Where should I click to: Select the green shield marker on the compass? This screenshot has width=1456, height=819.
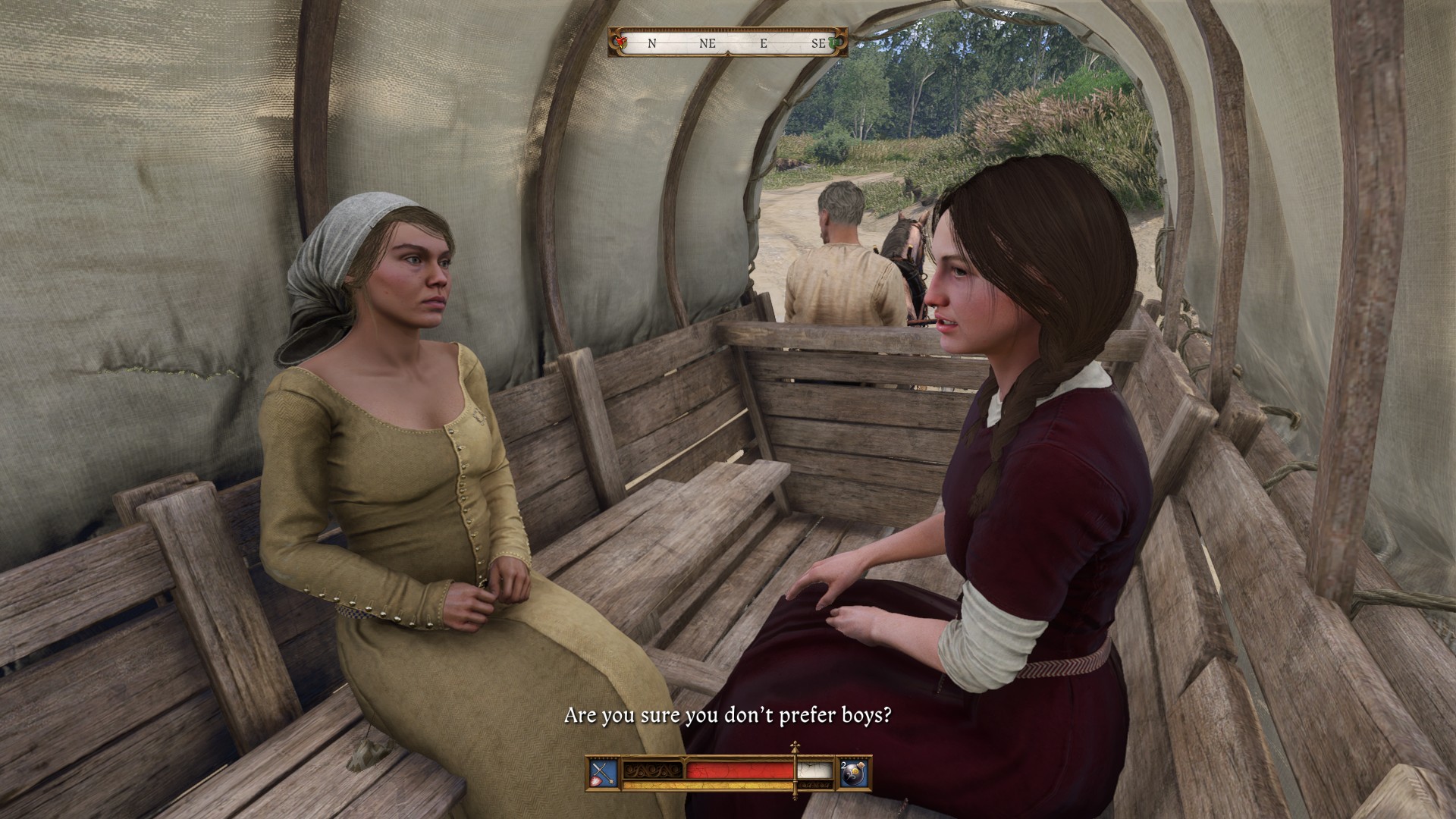tap(836, 43)
